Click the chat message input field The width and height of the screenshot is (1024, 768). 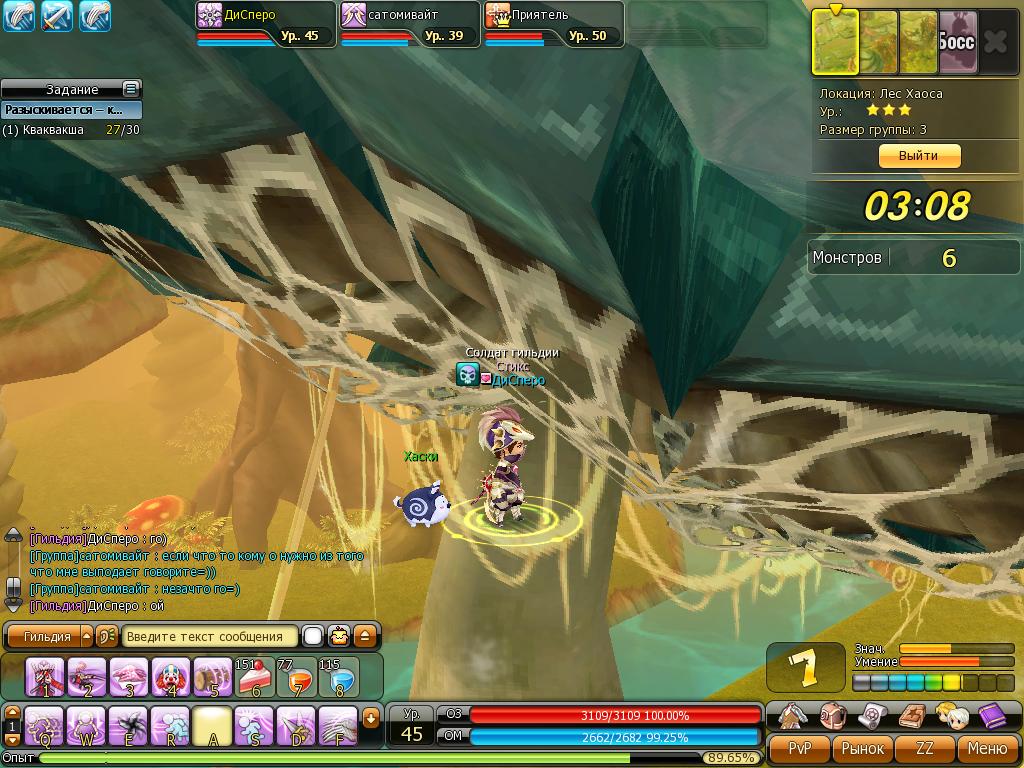pos(210,636)
